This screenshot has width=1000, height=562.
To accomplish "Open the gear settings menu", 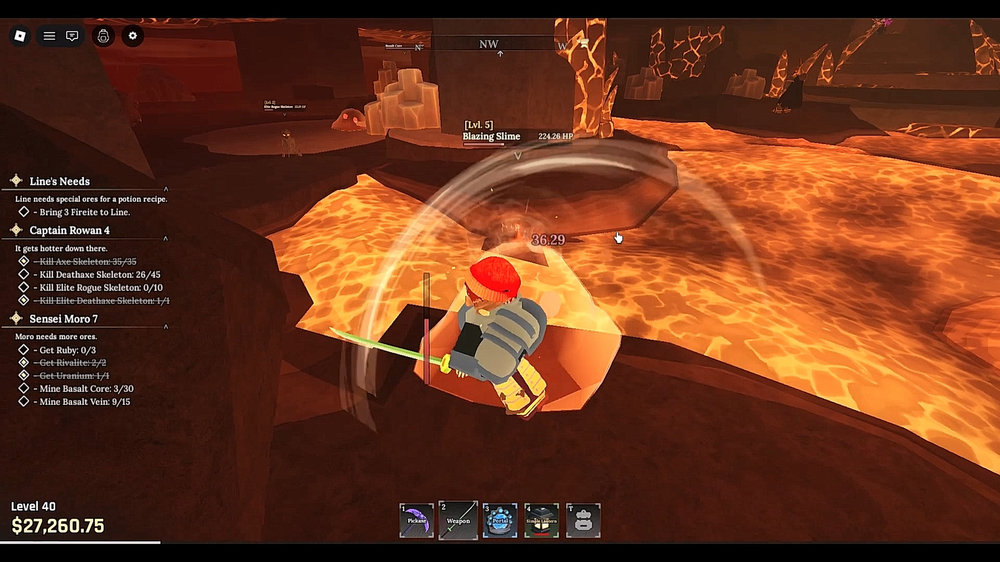I will [133, 36].
